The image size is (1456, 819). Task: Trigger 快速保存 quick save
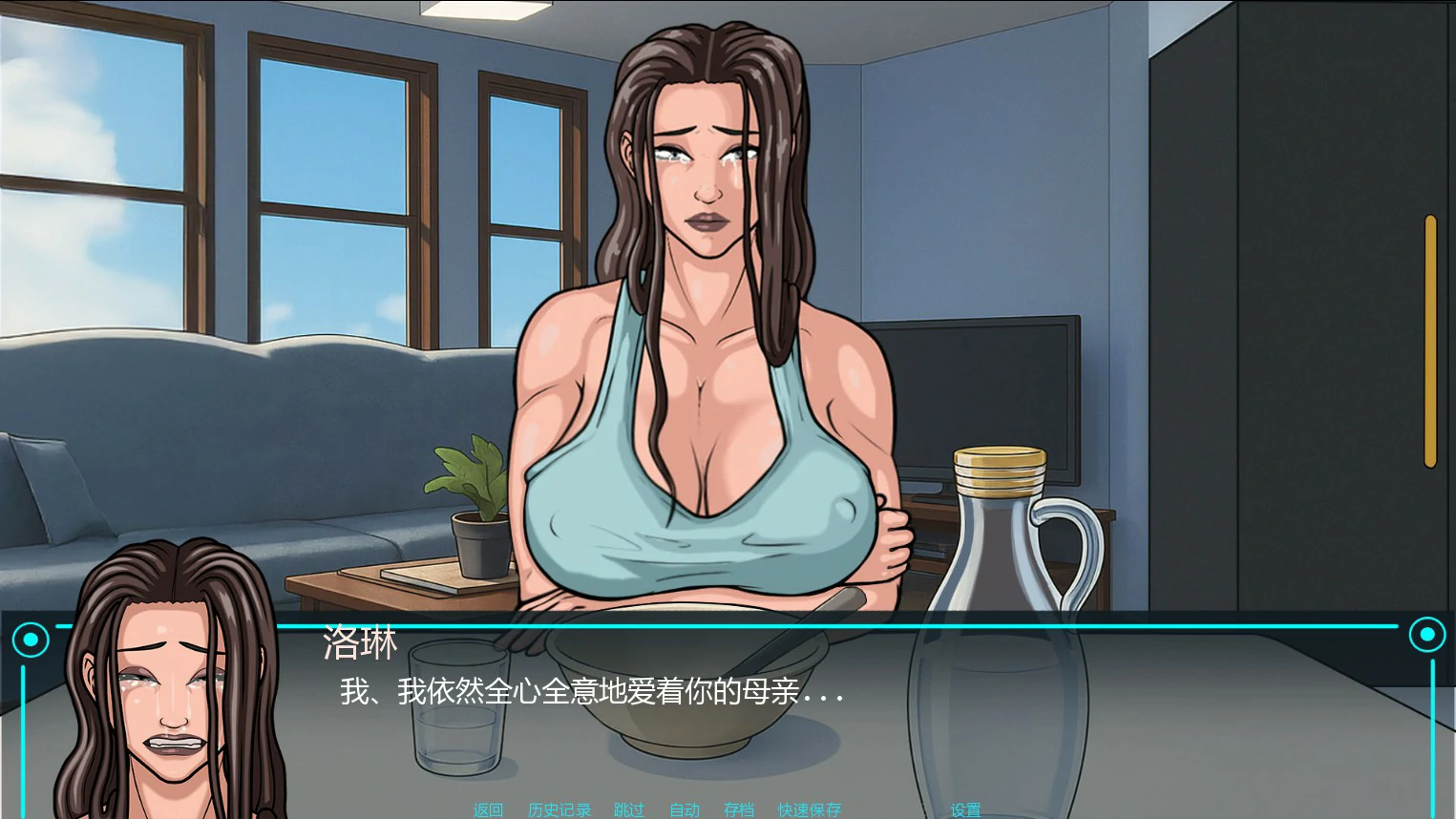point(809,809)
